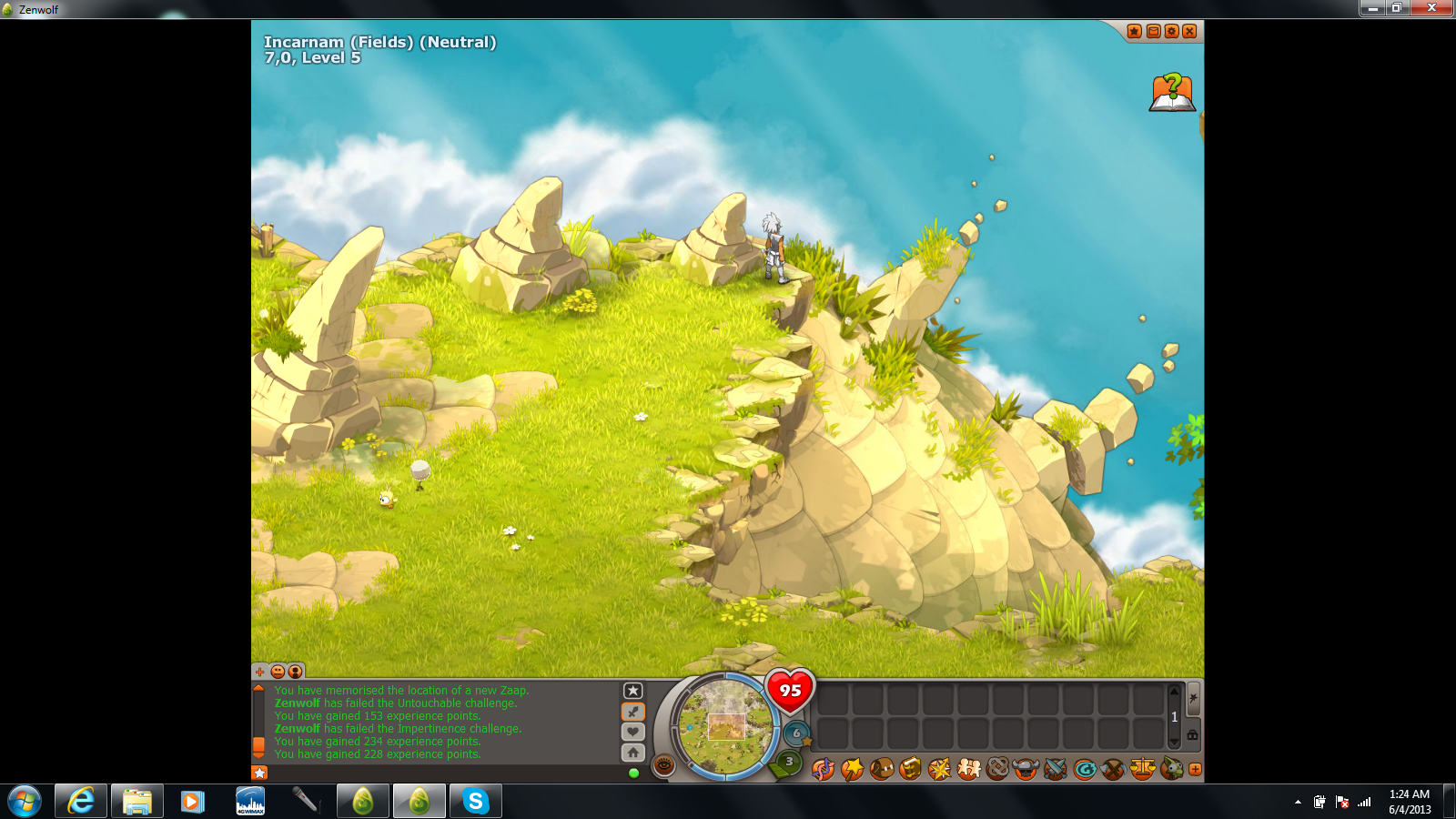This screenshot has height=819, width=1456.
Task: Click the circular minimap
Action: (725, 725)
